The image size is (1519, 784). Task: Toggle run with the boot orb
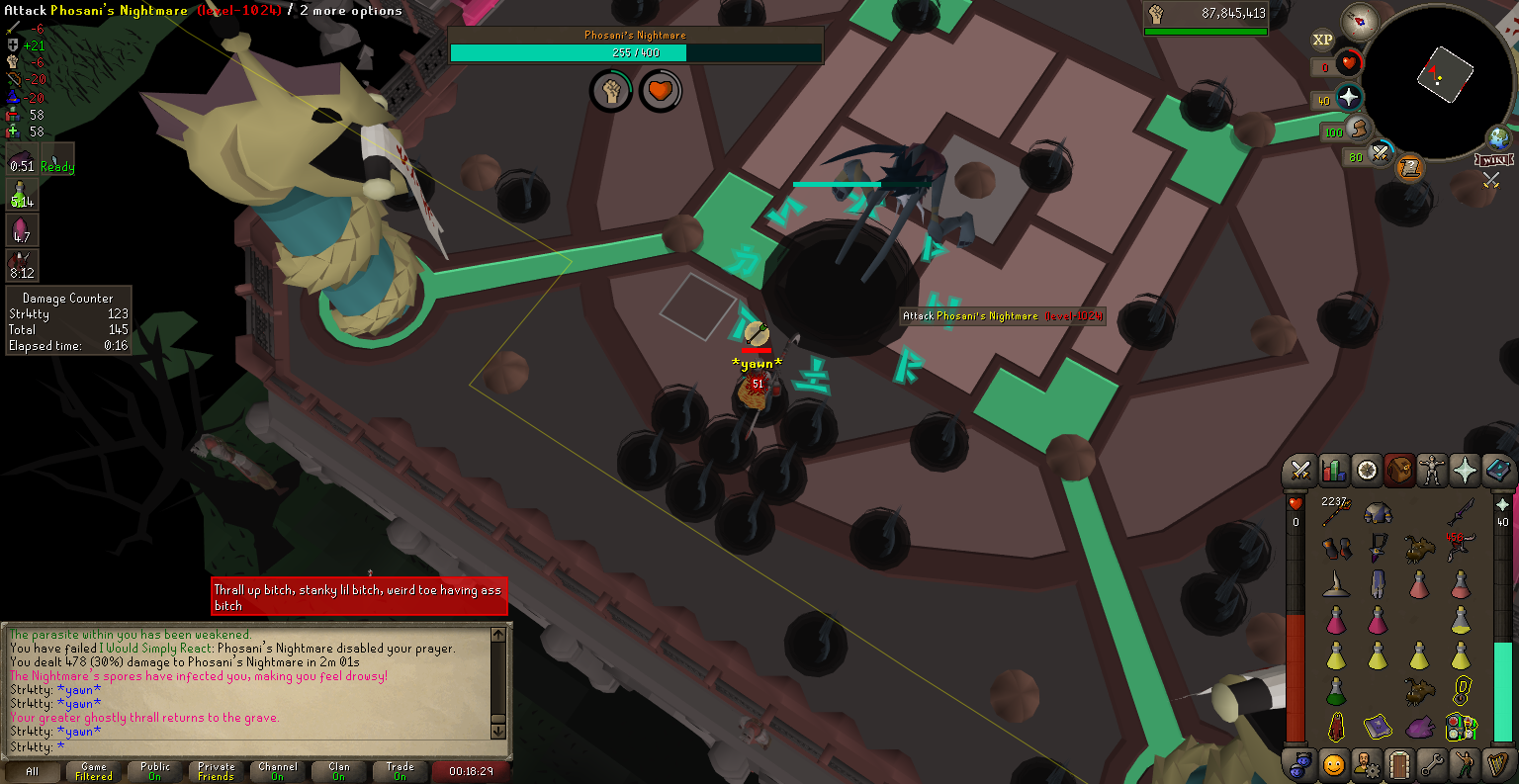click(1358, 130)
